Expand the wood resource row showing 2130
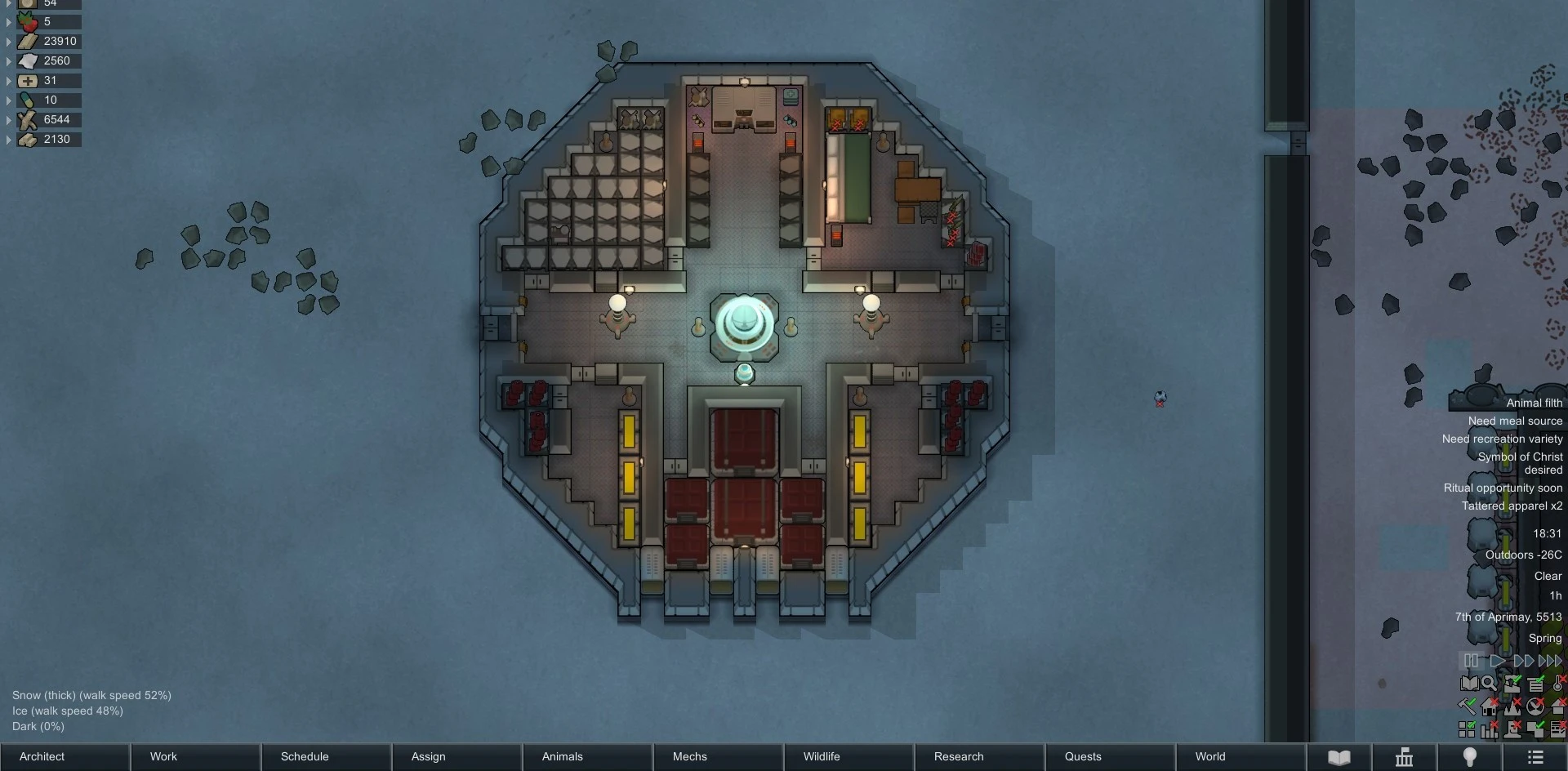 pyautogui.click(x=8, y=139)
